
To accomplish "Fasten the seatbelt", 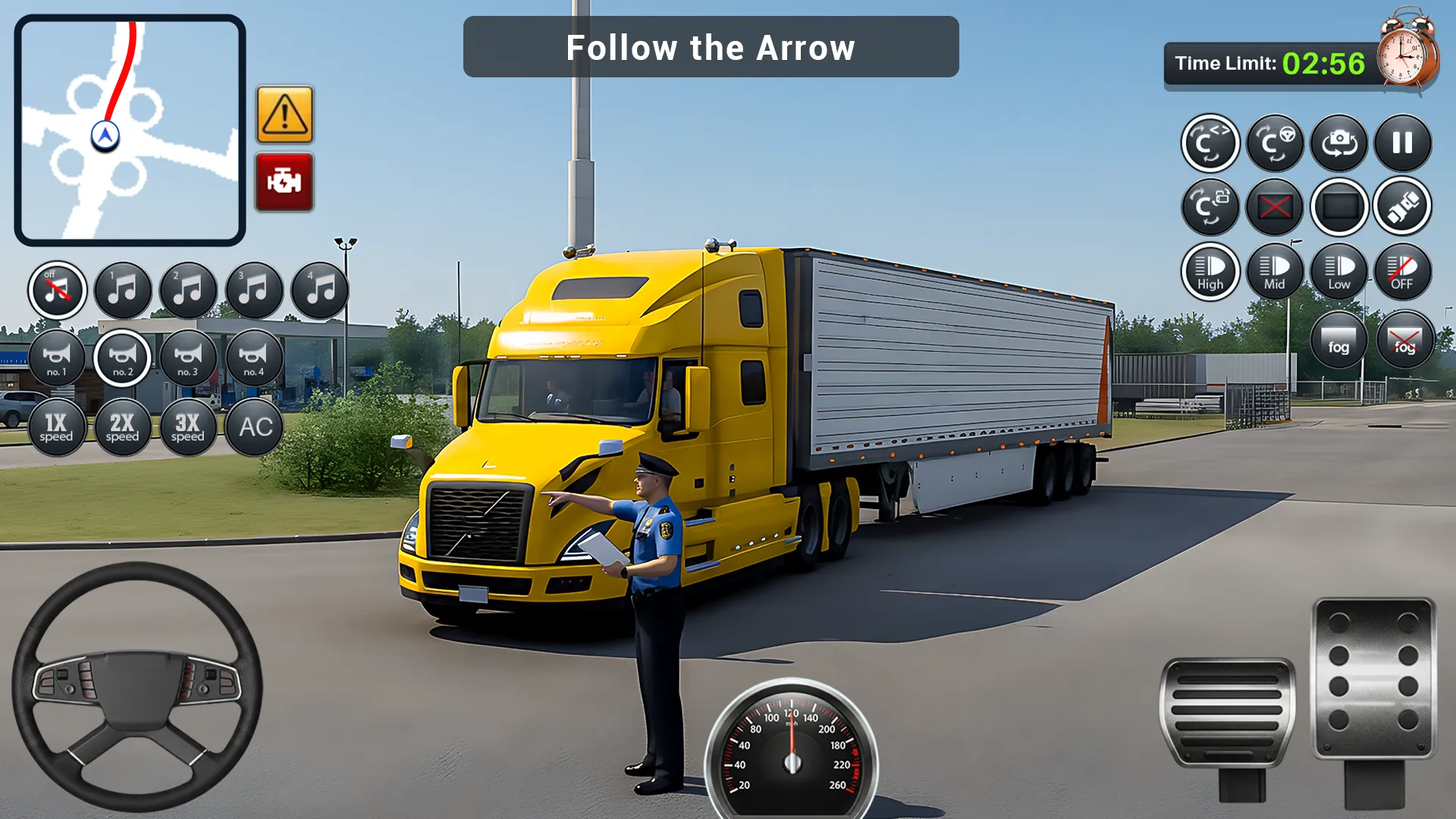I will pyautogui.click(x=1403, y=206).
